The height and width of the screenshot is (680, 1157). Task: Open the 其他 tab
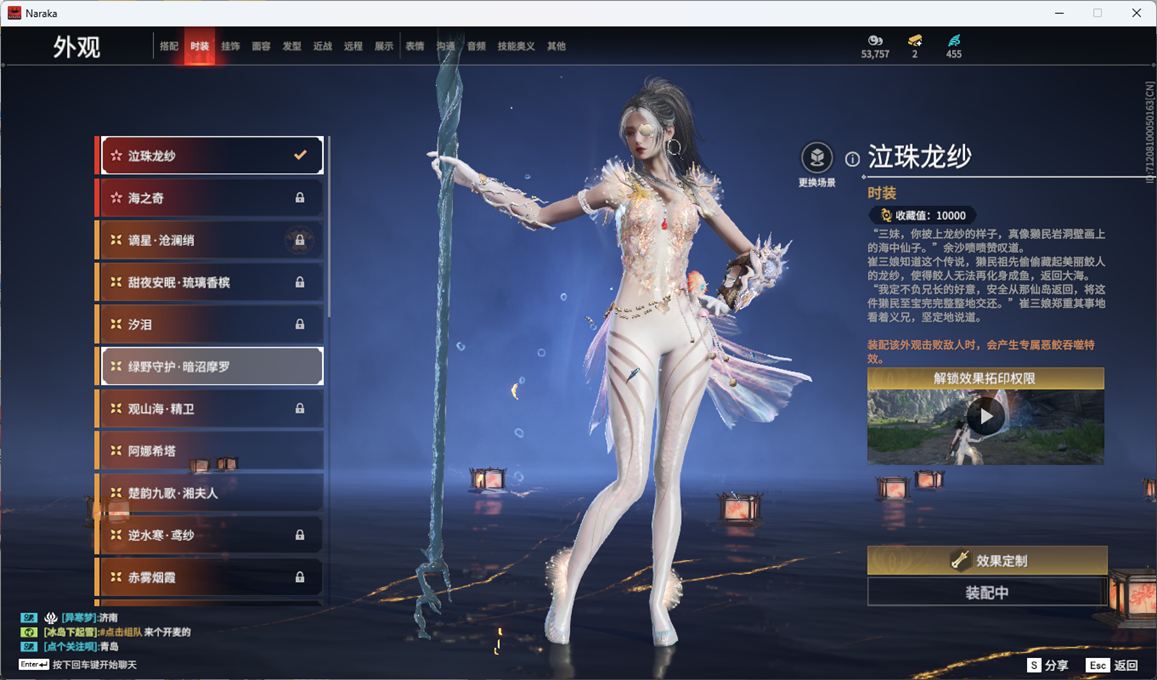click(556, 47)
